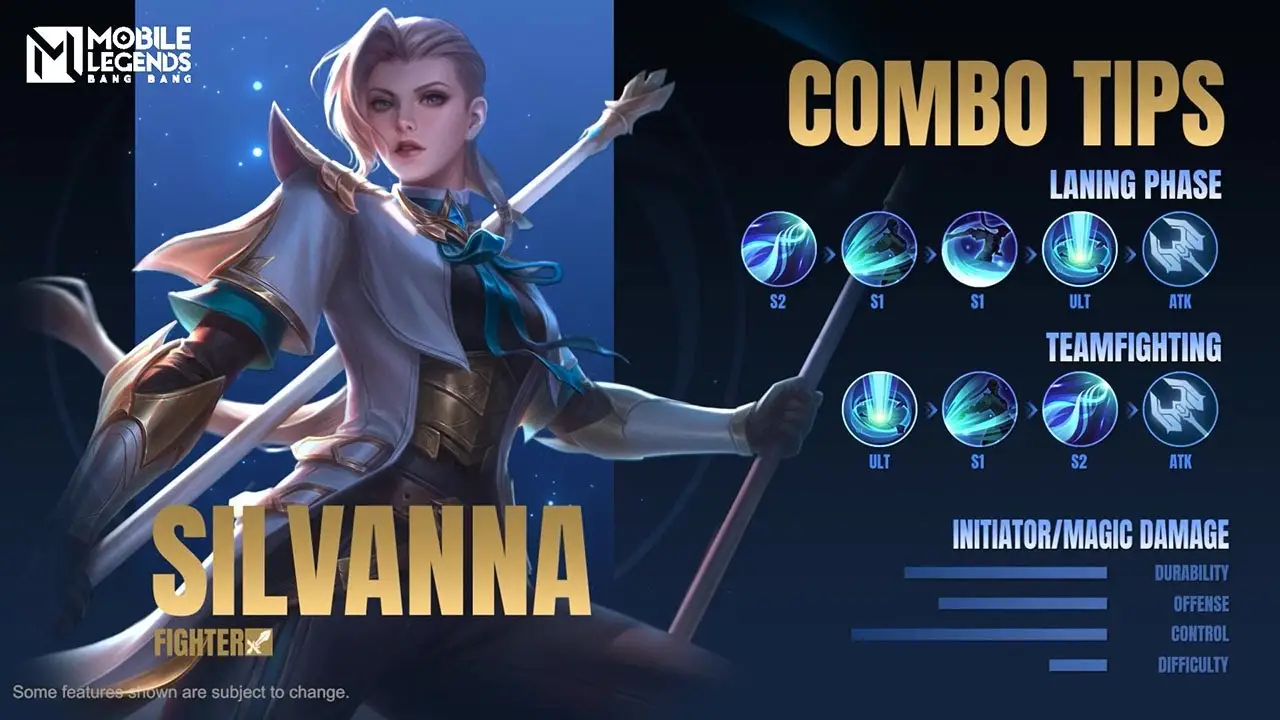Choose the ATK icon ending the Teamfighting combo

pos(1180,409)
